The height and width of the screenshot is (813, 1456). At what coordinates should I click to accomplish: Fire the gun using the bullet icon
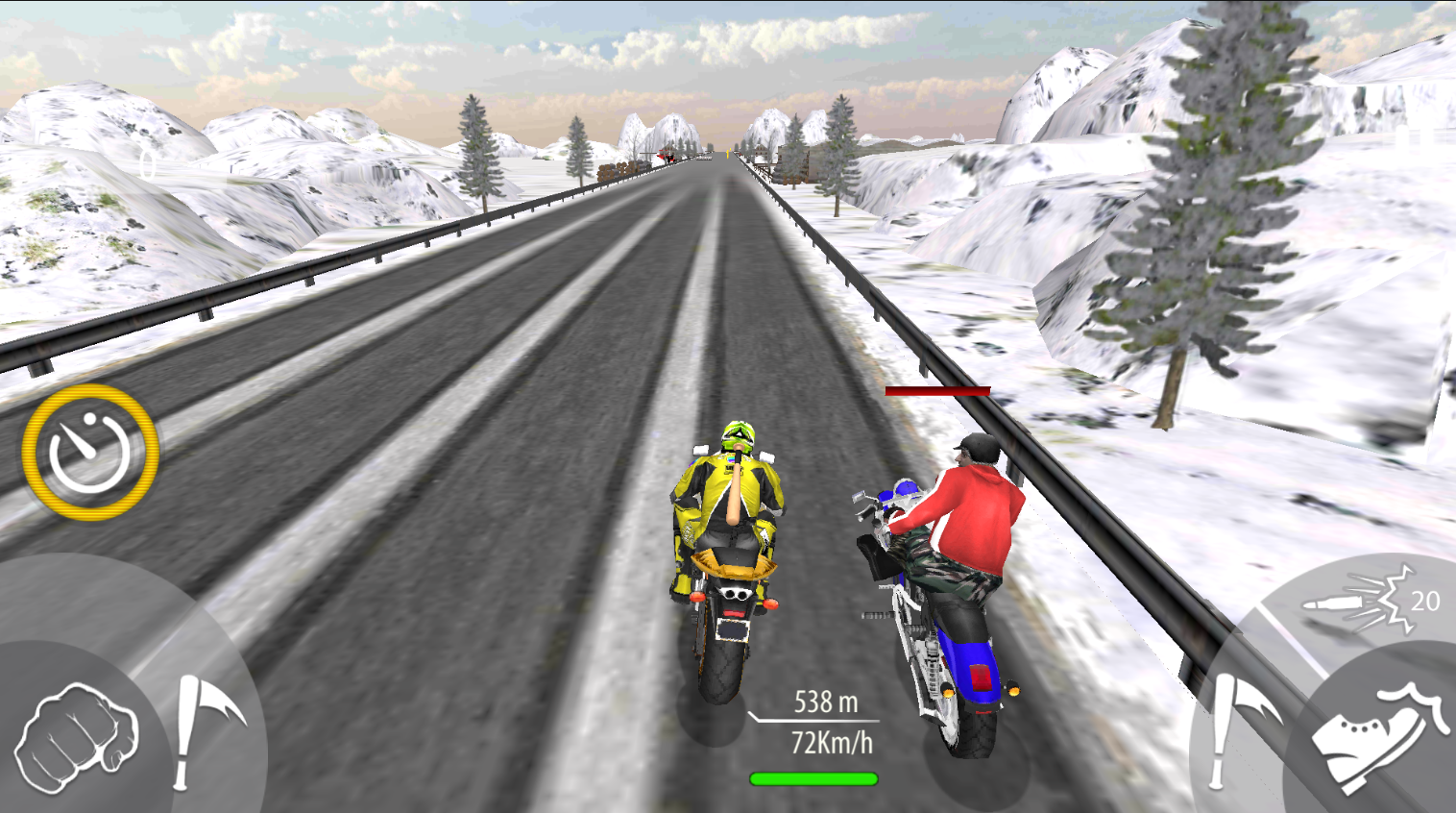coord(1338,601)
